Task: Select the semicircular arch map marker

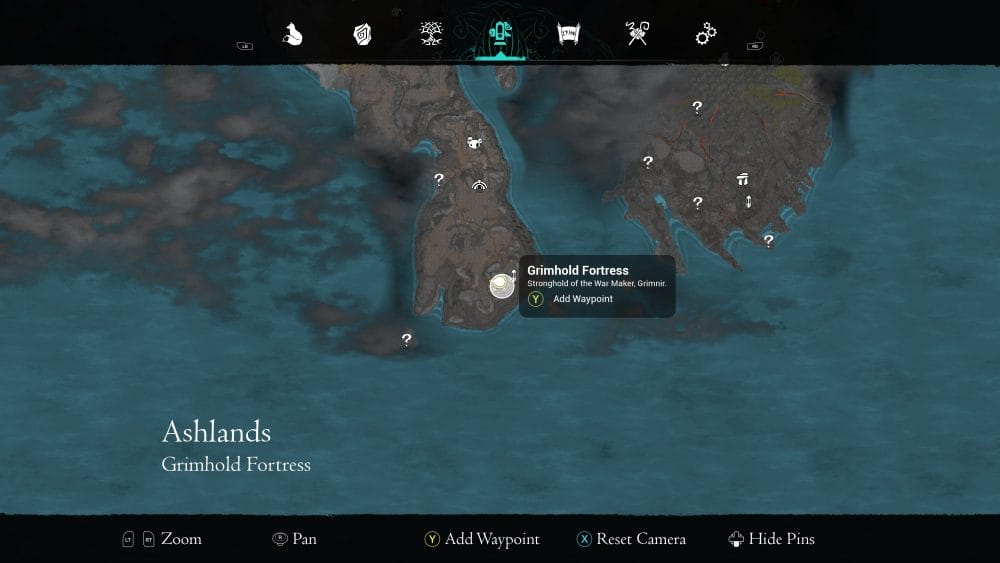Action: click(480, 185)
